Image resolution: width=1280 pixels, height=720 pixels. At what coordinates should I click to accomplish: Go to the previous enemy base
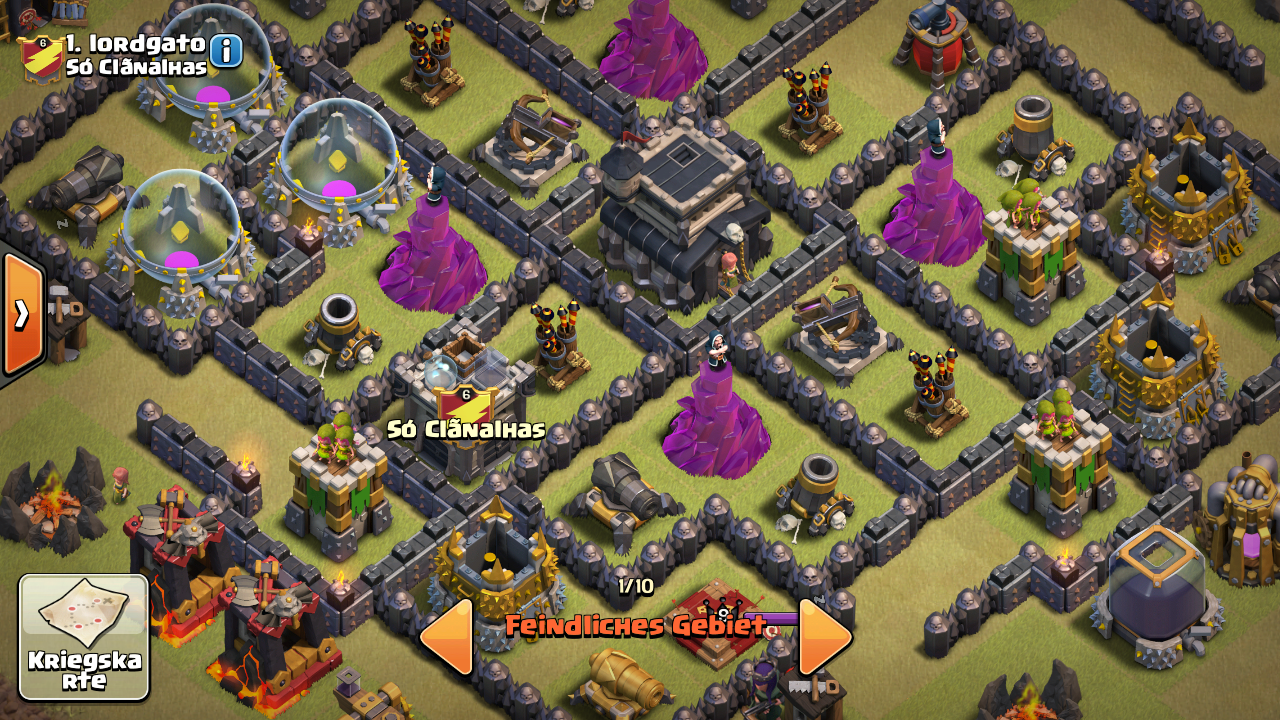click(447, 637)
